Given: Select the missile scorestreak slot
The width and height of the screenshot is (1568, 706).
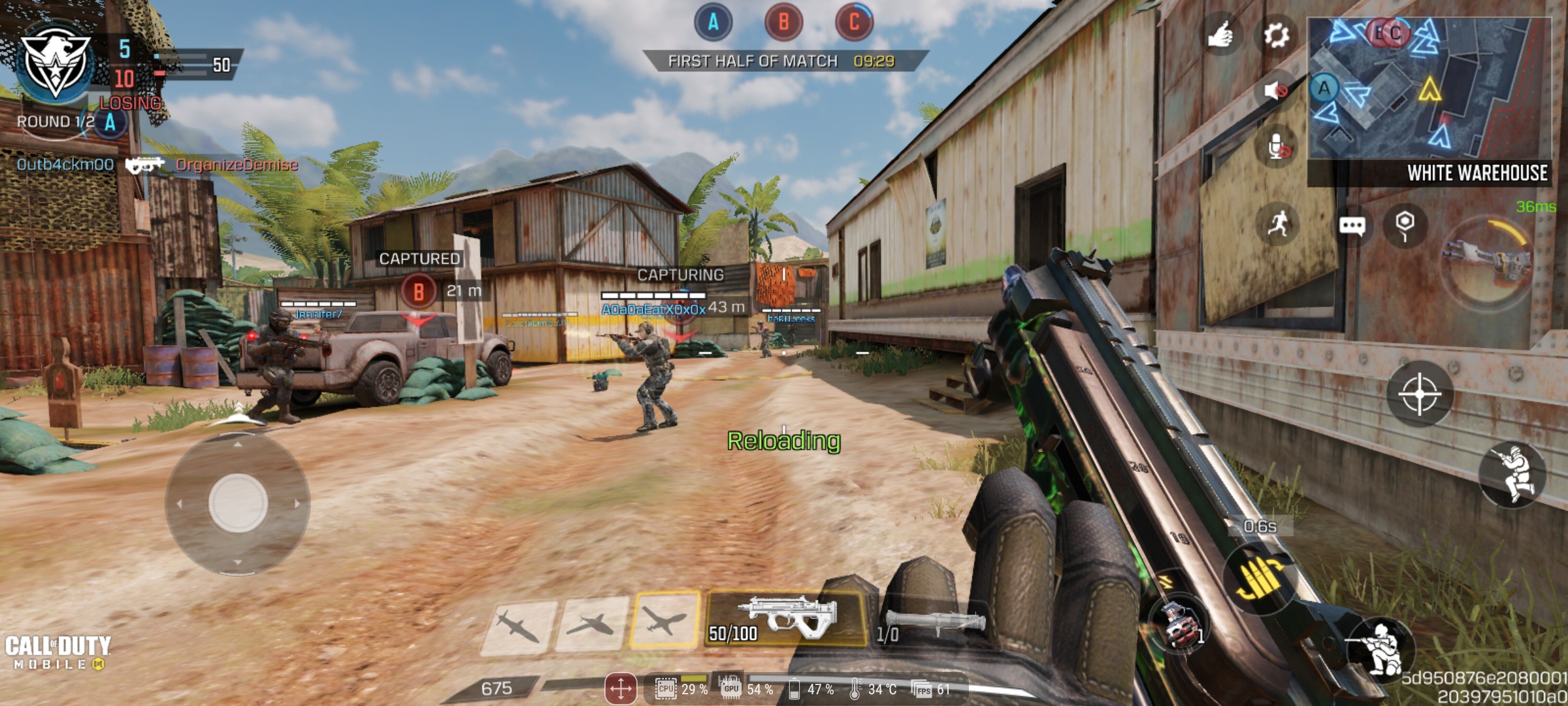Looking at the screenshot, I should 518,626.
